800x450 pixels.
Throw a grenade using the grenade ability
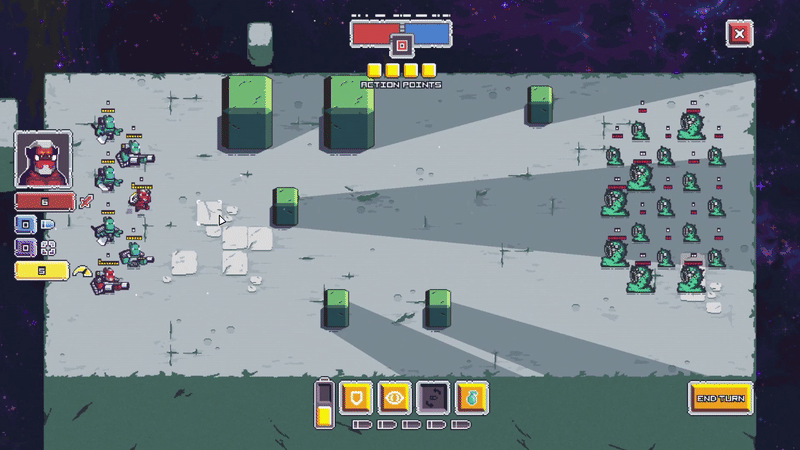click(x=470, y=397)
